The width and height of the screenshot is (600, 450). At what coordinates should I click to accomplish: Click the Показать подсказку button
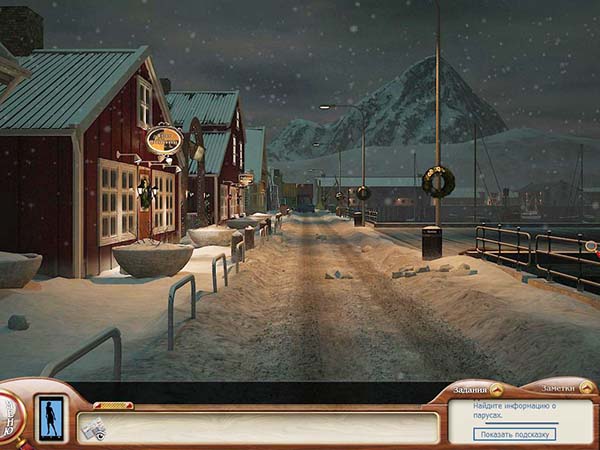coord(516,434)
